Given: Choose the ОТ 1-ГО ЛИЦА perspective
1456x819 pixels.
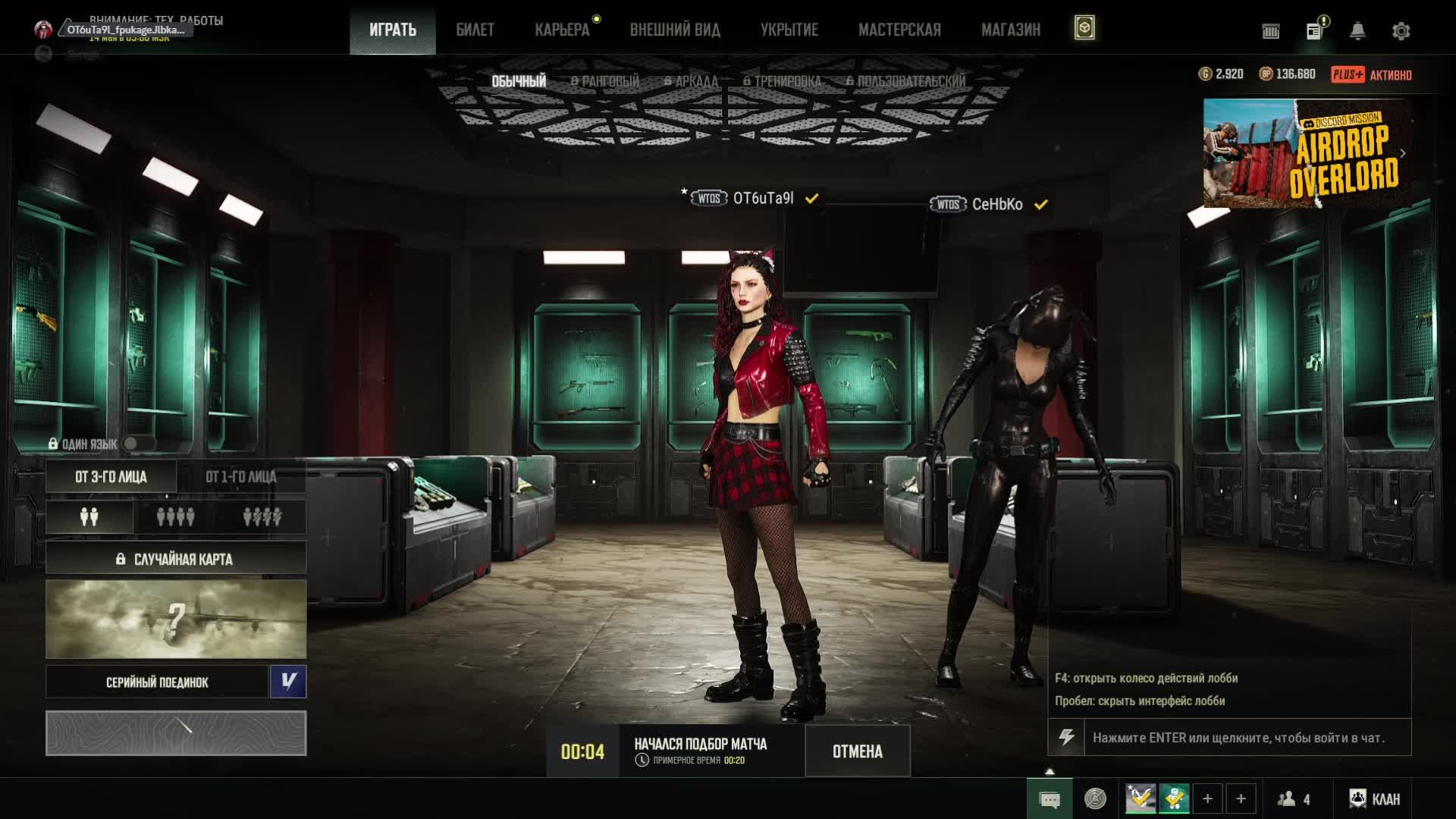Looking at the screenshot, I should (x=241, y=477).
